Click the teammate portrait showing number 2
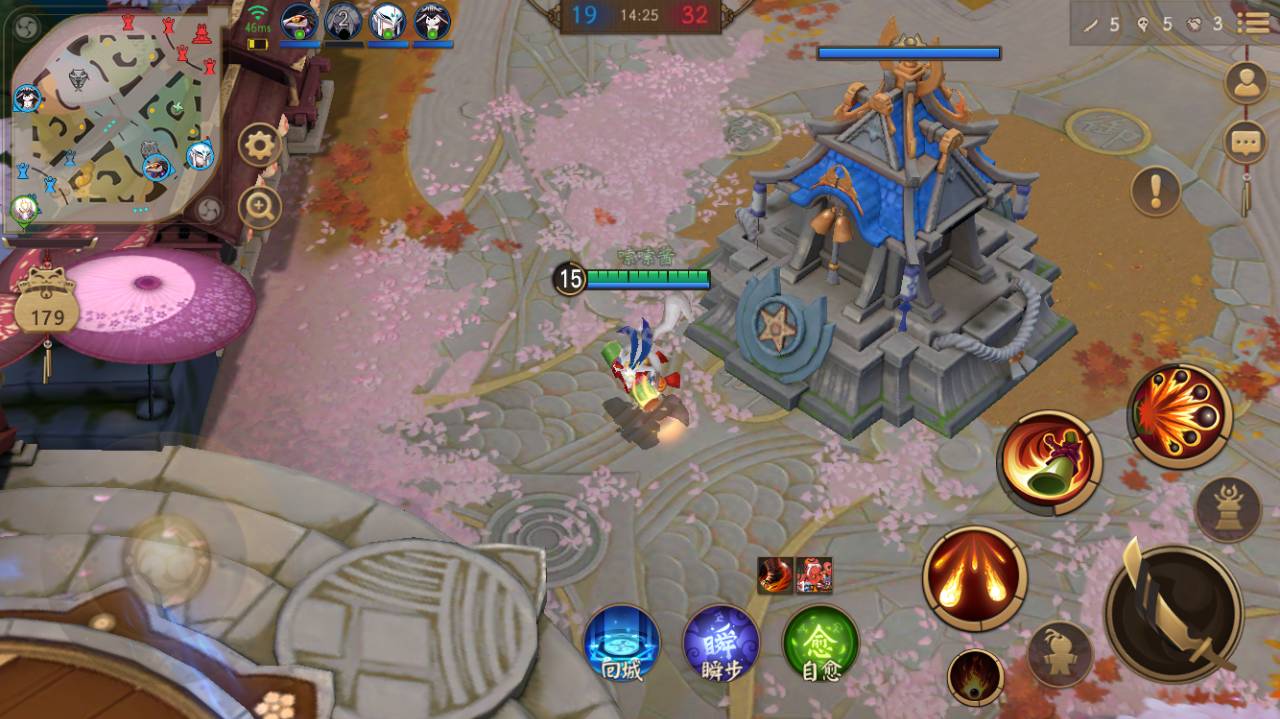 tap(343, 22)
